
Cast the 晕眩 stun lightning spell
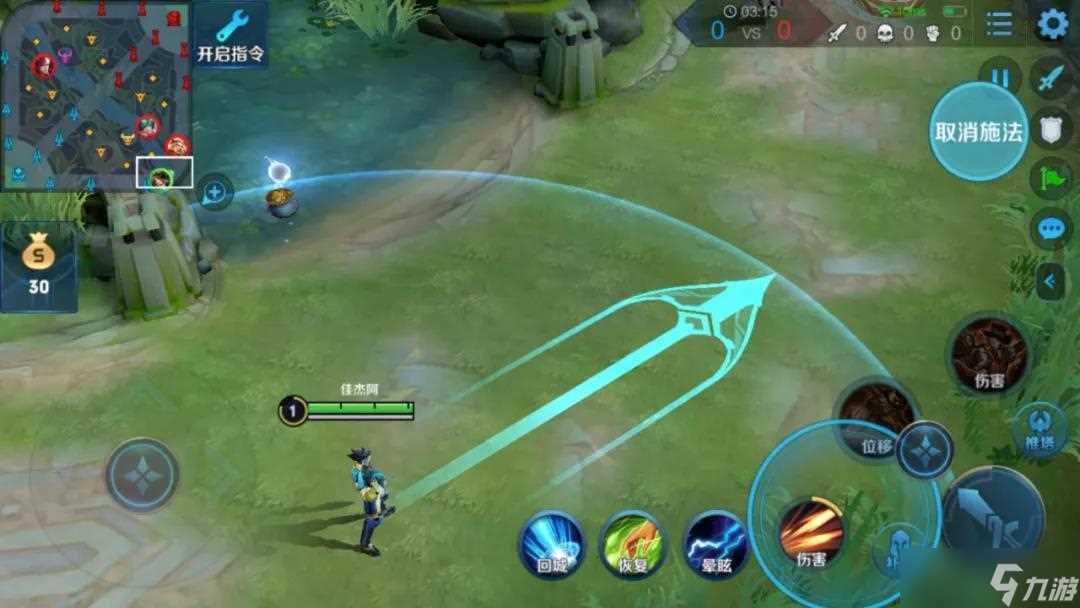pyautogui.click(x=716, y=545)
